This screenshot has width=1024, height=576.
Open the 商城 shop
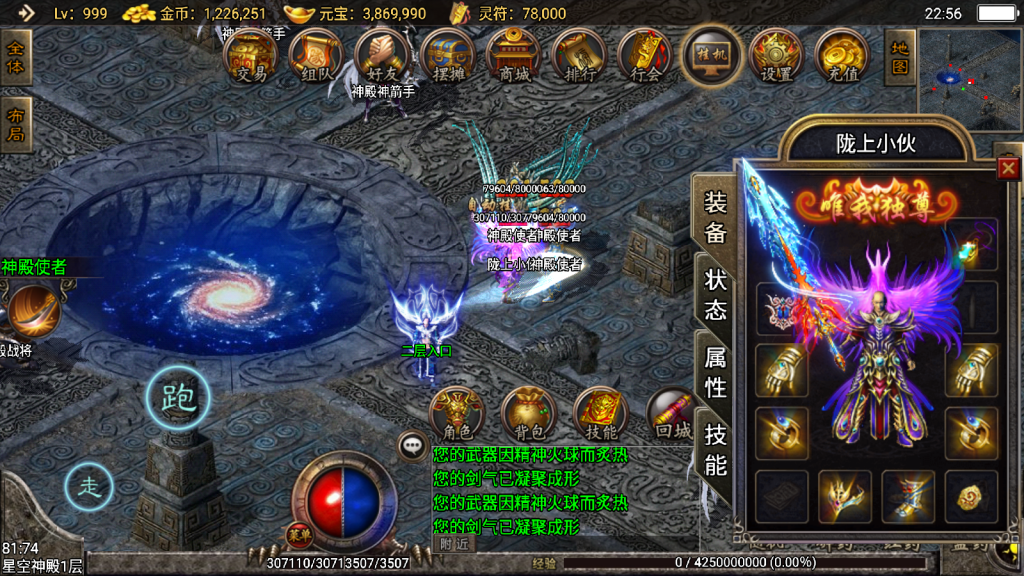513,56
